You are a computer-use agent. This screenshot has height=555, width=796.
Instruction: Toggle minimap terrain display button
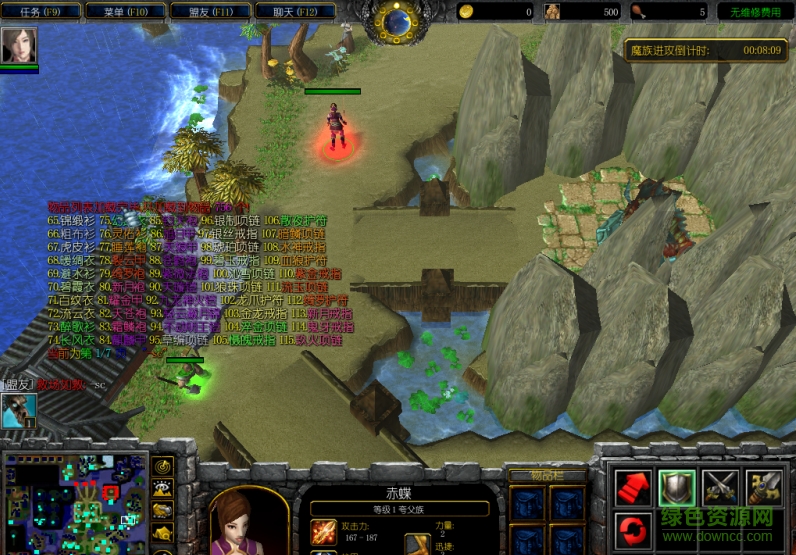pyautogui.click(x=163, y=488)
